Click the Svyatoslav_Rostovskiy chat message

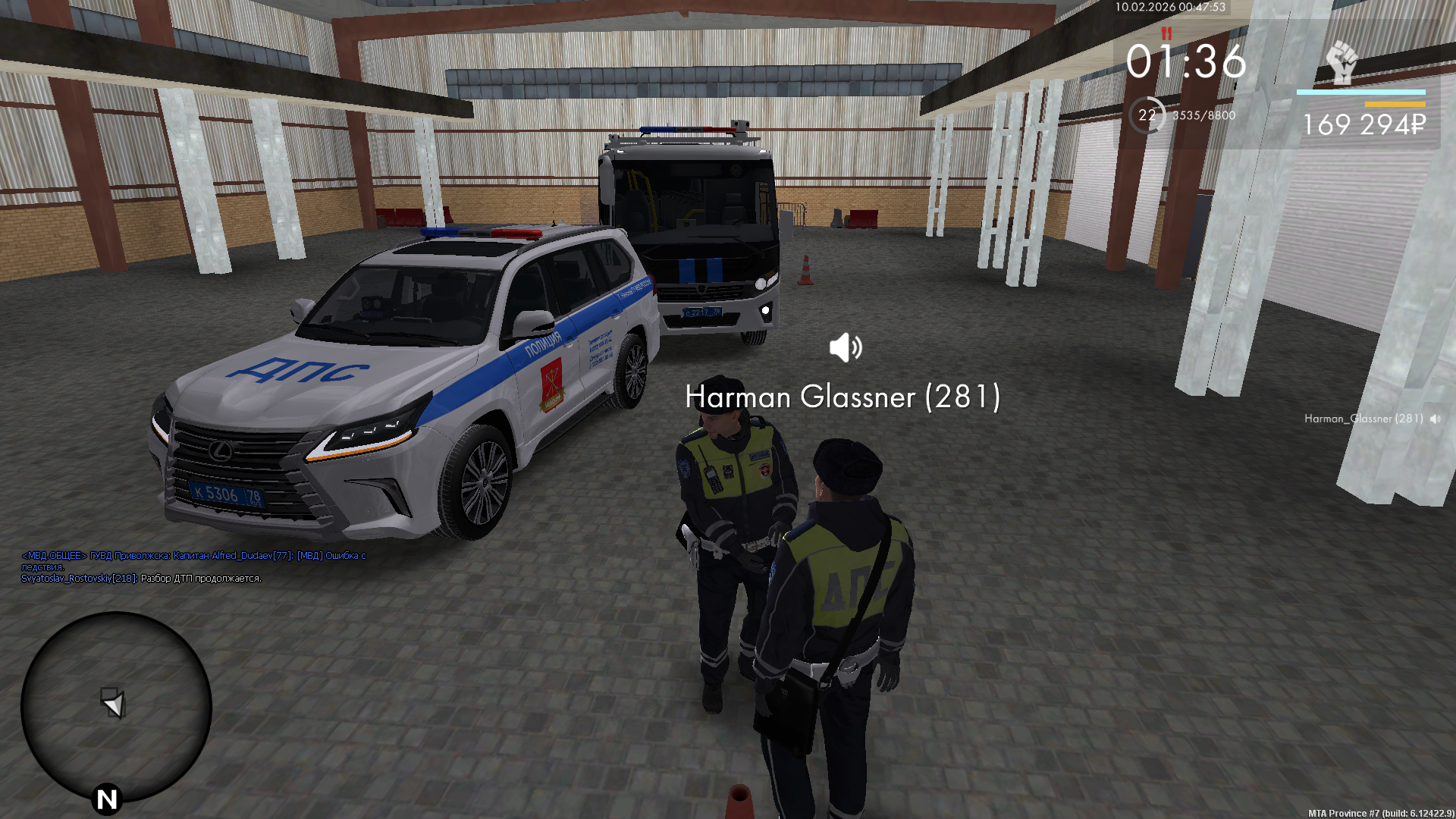coord(141,579)
